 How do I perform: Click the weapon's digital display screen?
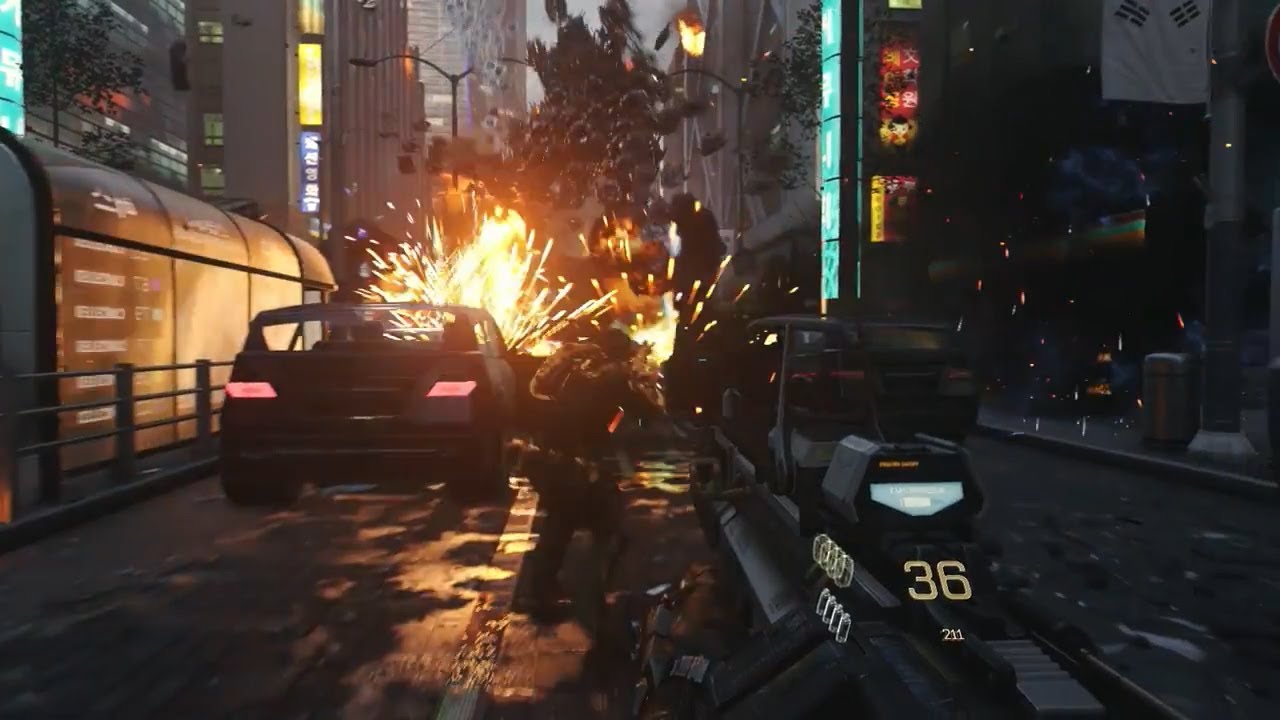918,495
